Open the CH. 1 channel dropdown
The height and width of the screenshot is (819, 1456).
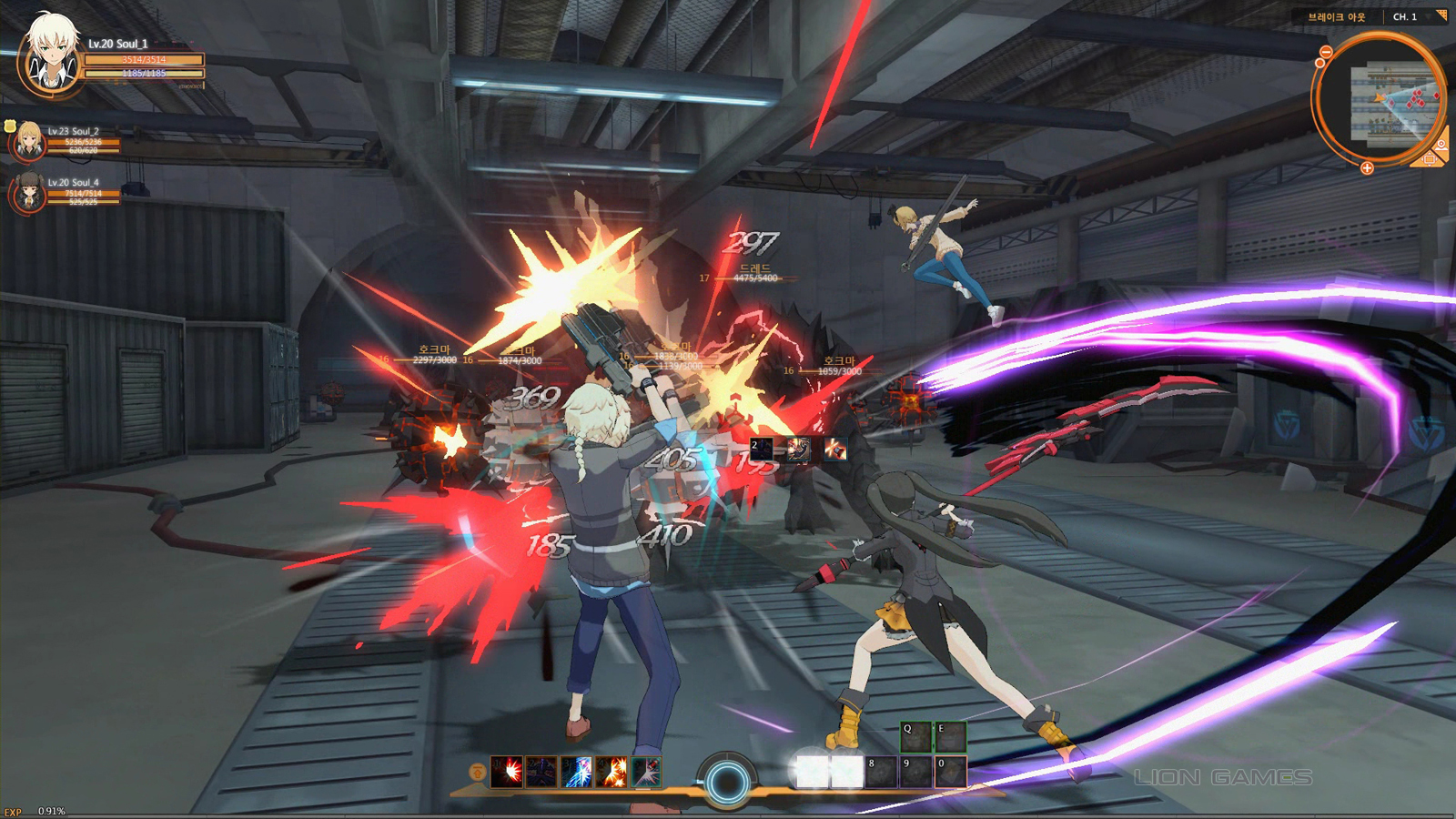tap(1415, 16)
